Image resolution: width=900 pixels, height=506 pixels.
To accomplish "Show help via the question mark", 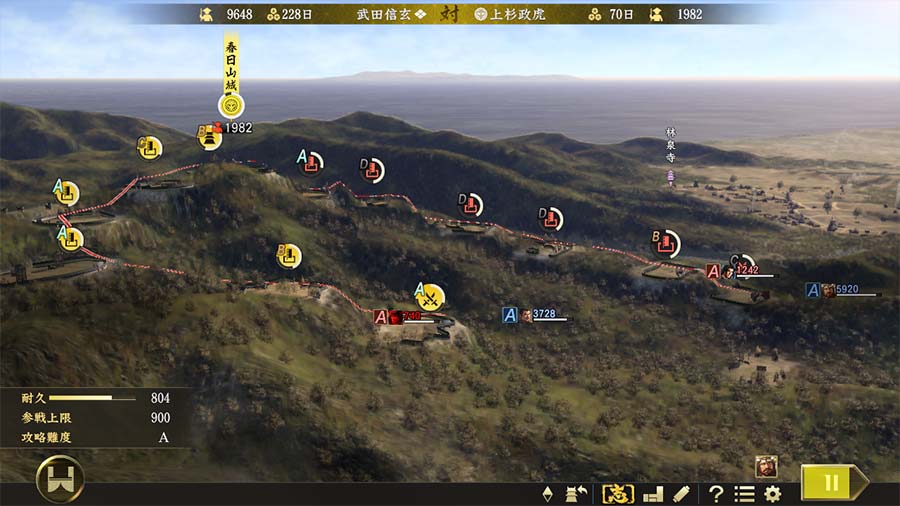I will (716, 493).
